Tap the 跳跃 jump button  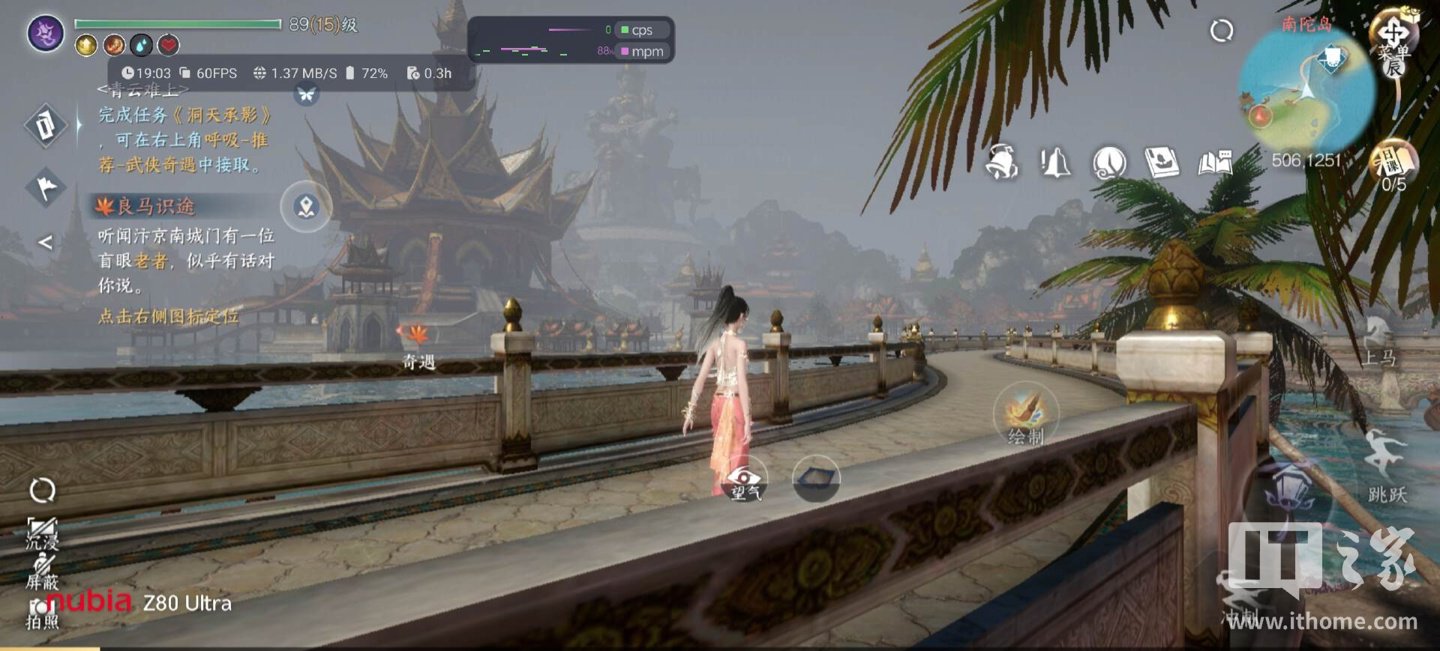1387,465
